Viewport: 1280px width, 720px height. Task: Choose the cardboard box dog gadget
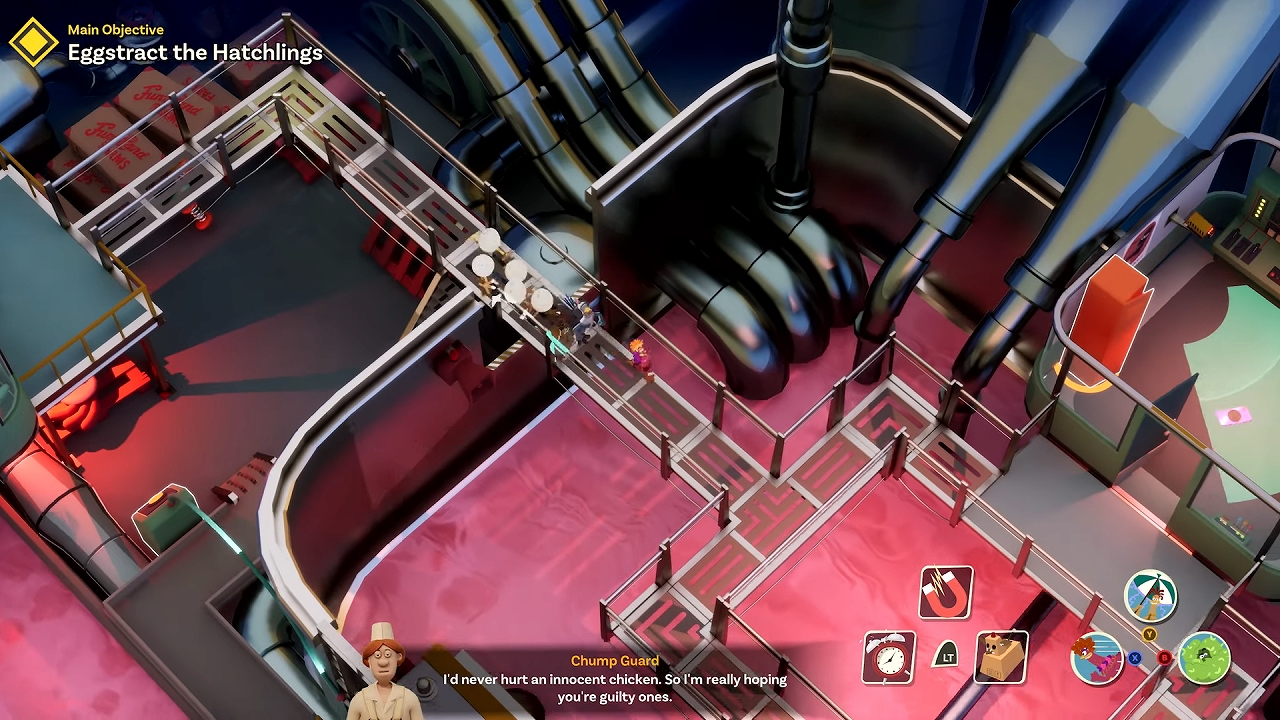pos(1001,657)
